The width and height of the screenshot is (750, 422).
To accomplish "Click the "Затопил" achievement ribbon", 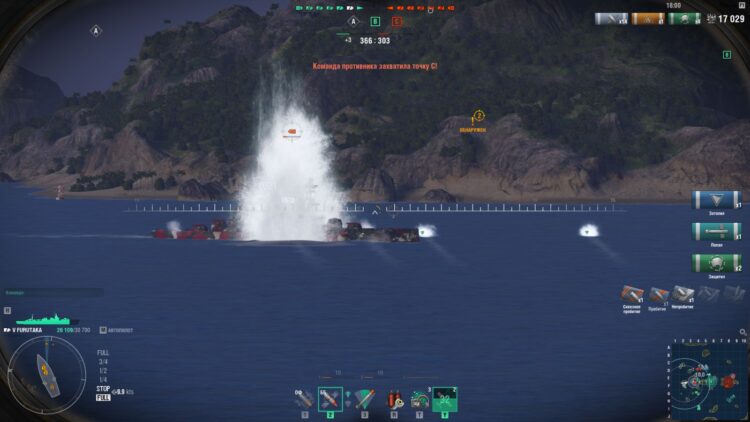I will click(x=716, y=200).
